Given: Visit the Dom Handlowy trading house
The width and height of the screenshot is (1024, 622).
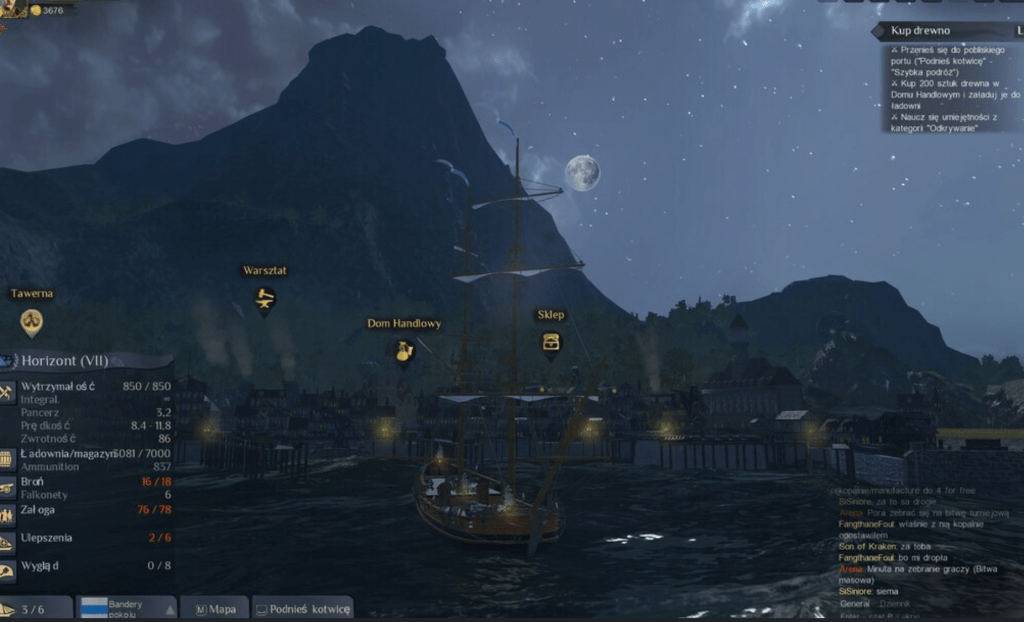Looking at the screenshot, I should [x=404, y=351].
